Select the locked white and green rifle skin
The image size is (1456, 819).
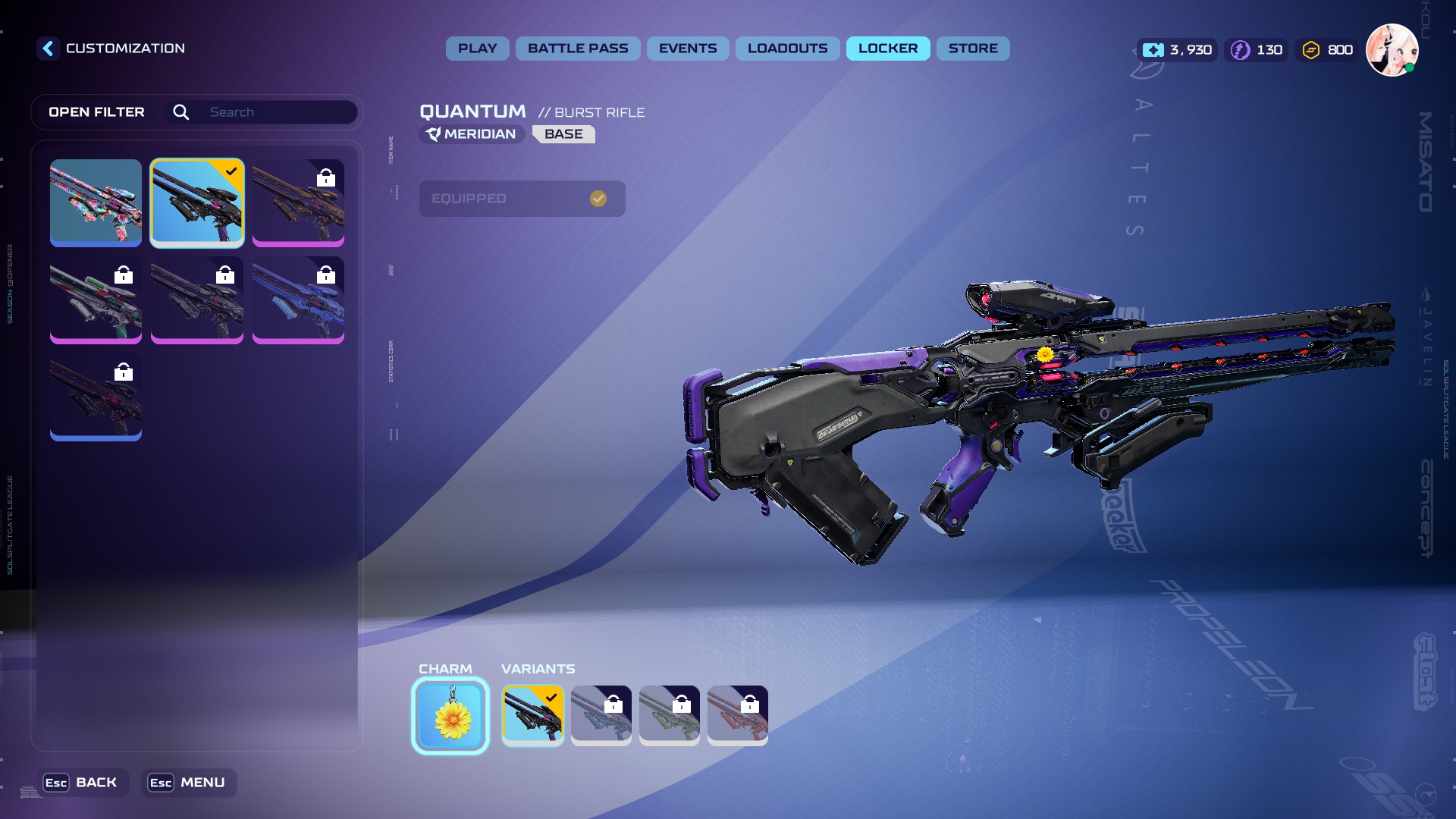(x=96, y=300)
